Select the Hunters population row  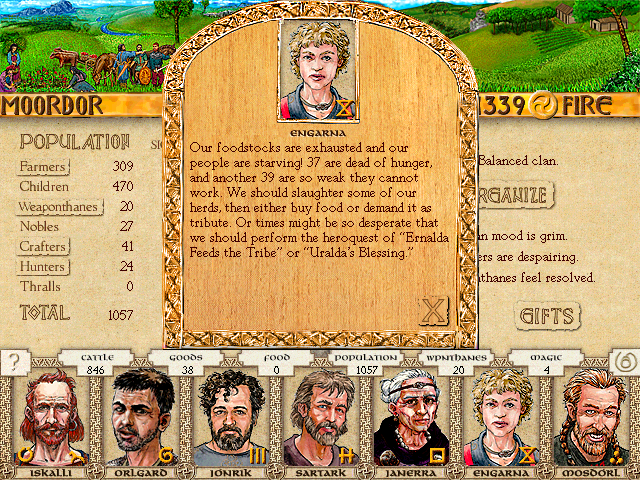(x=43, y=266)
